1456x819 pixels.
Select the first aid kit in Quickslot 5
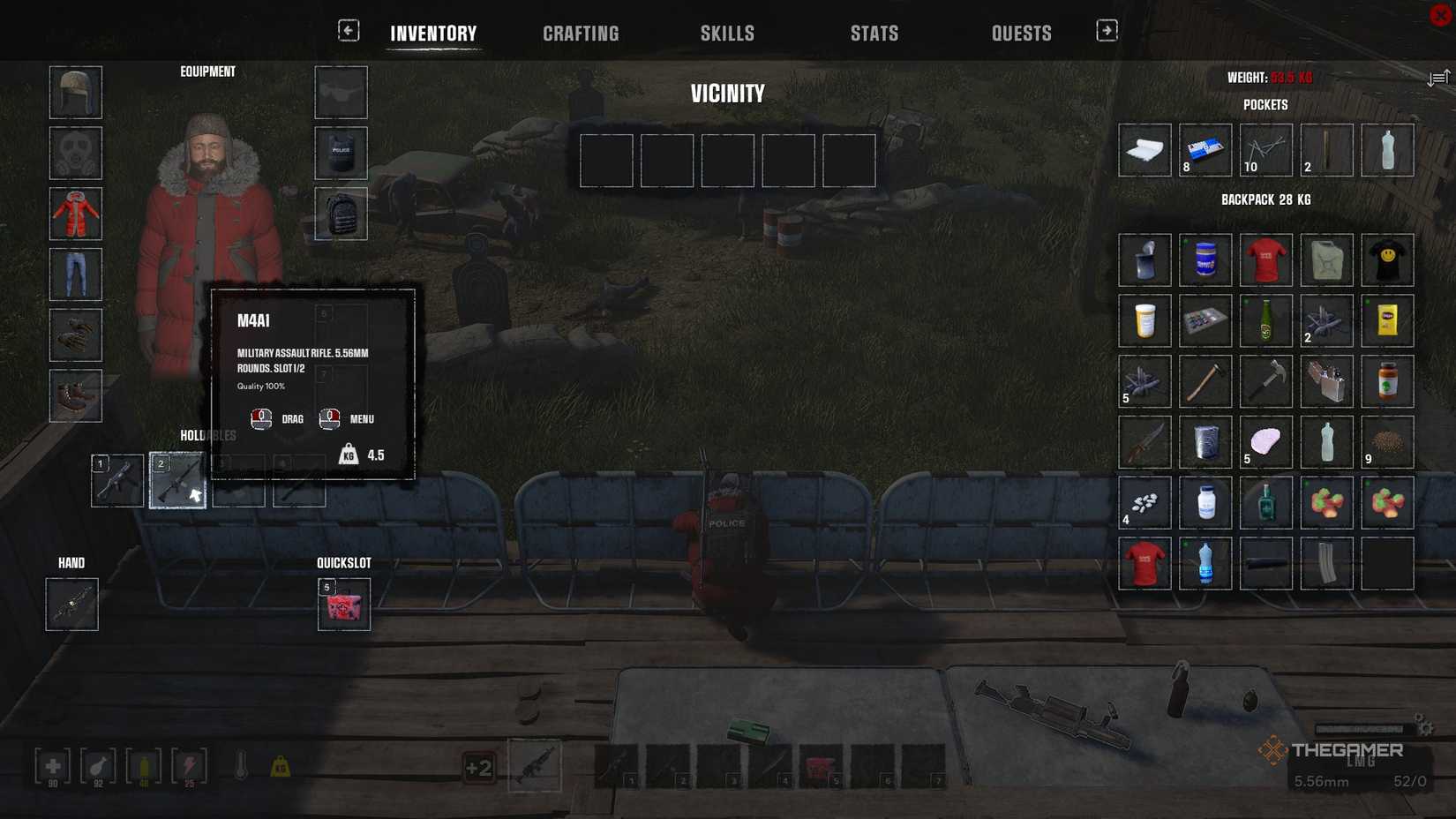(x=343, y=606)
